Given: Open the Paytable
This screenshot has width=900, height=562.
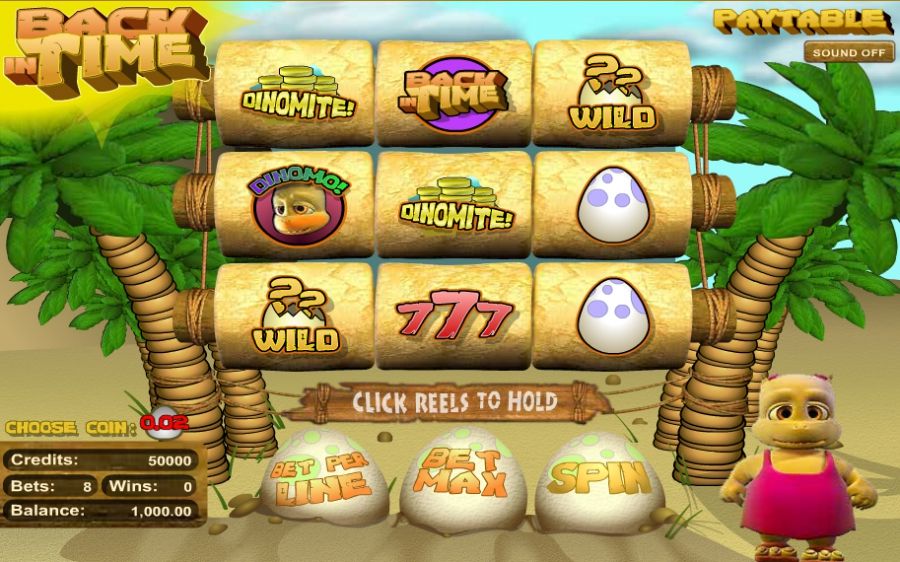Looking at the screenshot, I should tap(802, 19).
